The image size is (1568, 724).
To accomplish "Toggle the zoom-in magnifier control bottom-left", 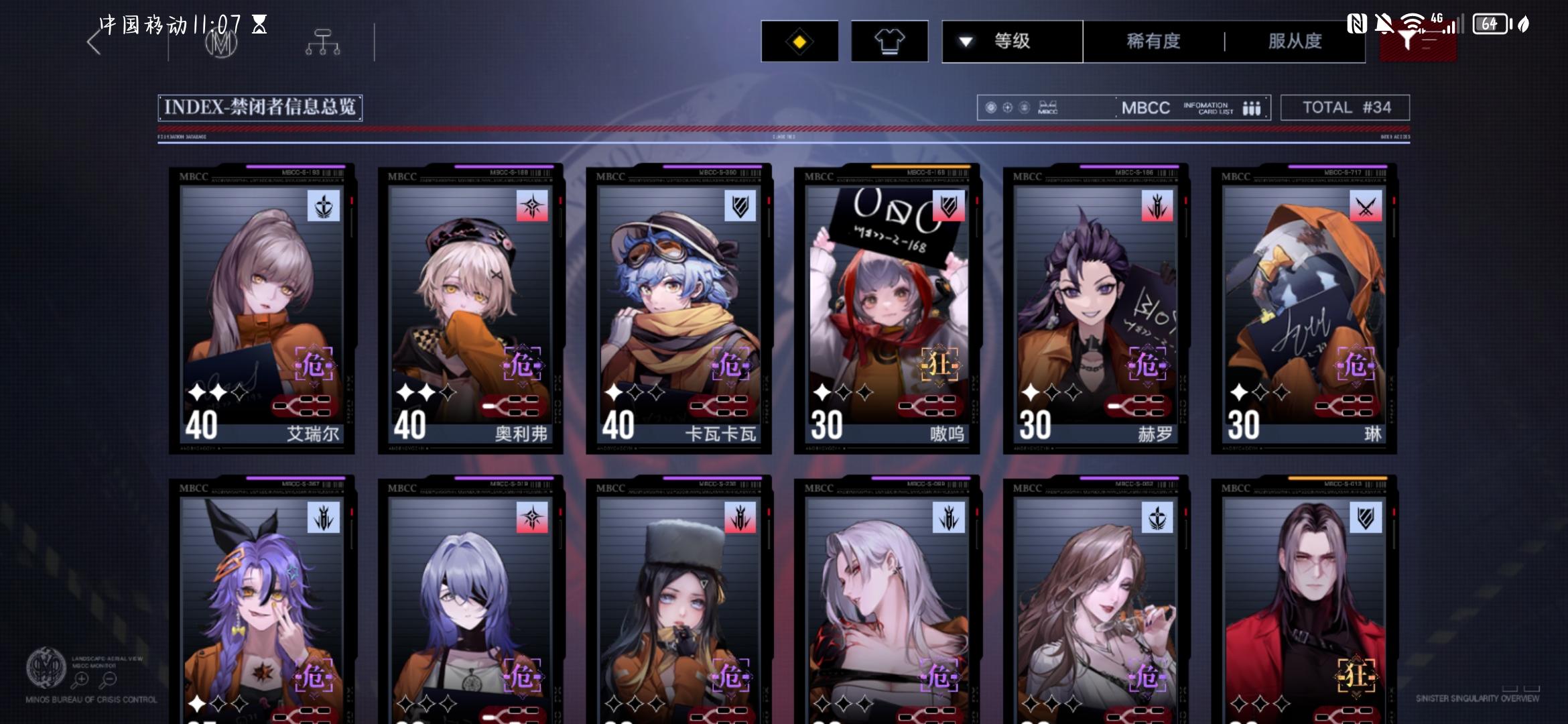I will coord(80,678).
